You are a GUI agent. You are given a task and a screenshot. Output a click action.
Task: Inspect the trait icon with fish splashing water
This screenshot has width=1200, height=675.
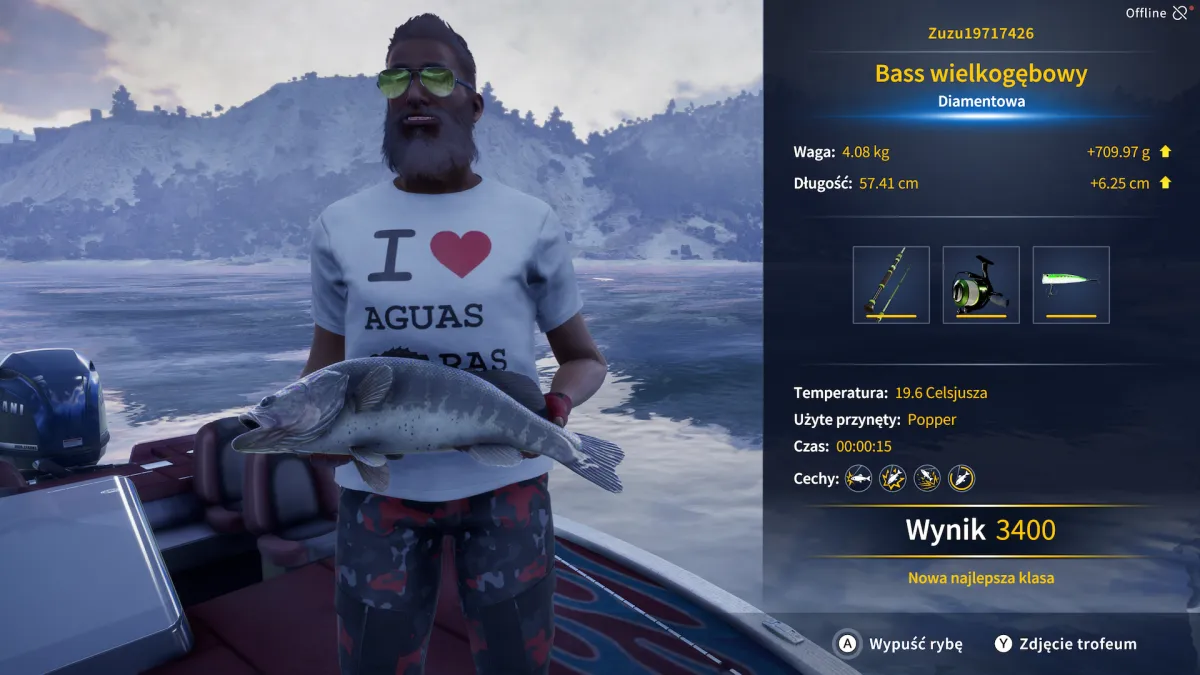point(927,478)
